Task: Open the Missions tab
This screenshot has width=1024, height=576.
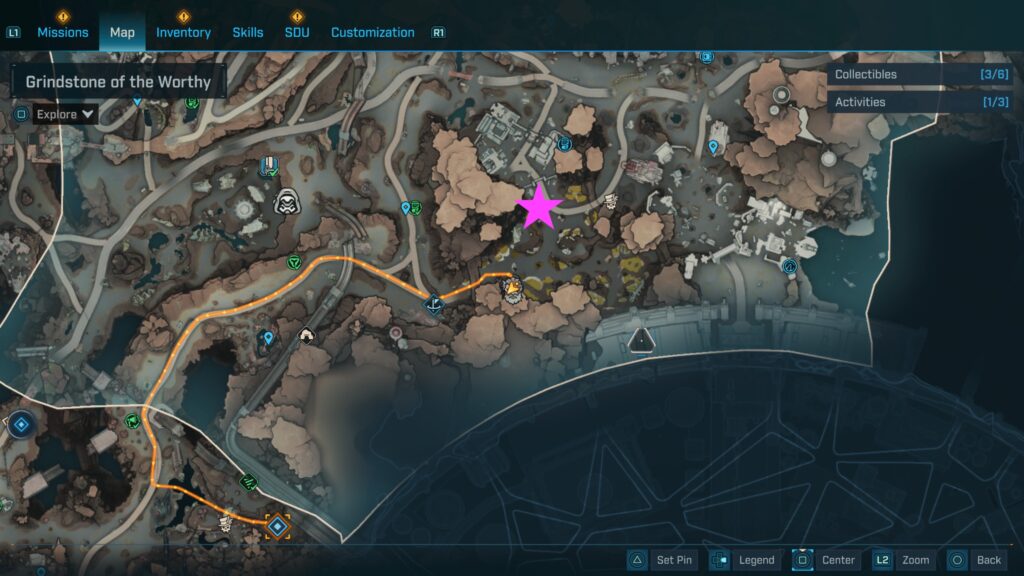Action: (x=62, y=32)
